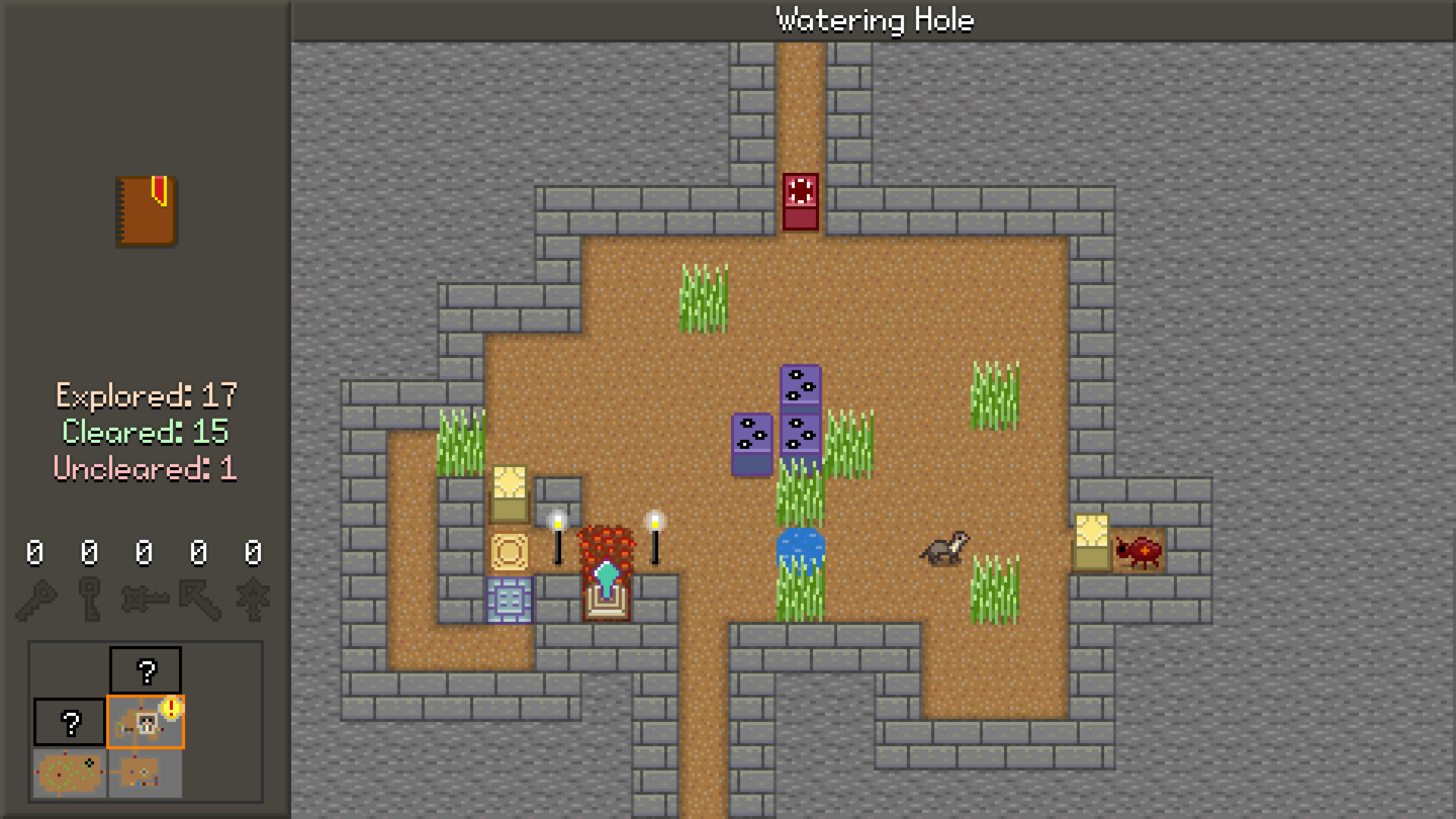Pick the unexplored room left of the current room

point(70,722)
